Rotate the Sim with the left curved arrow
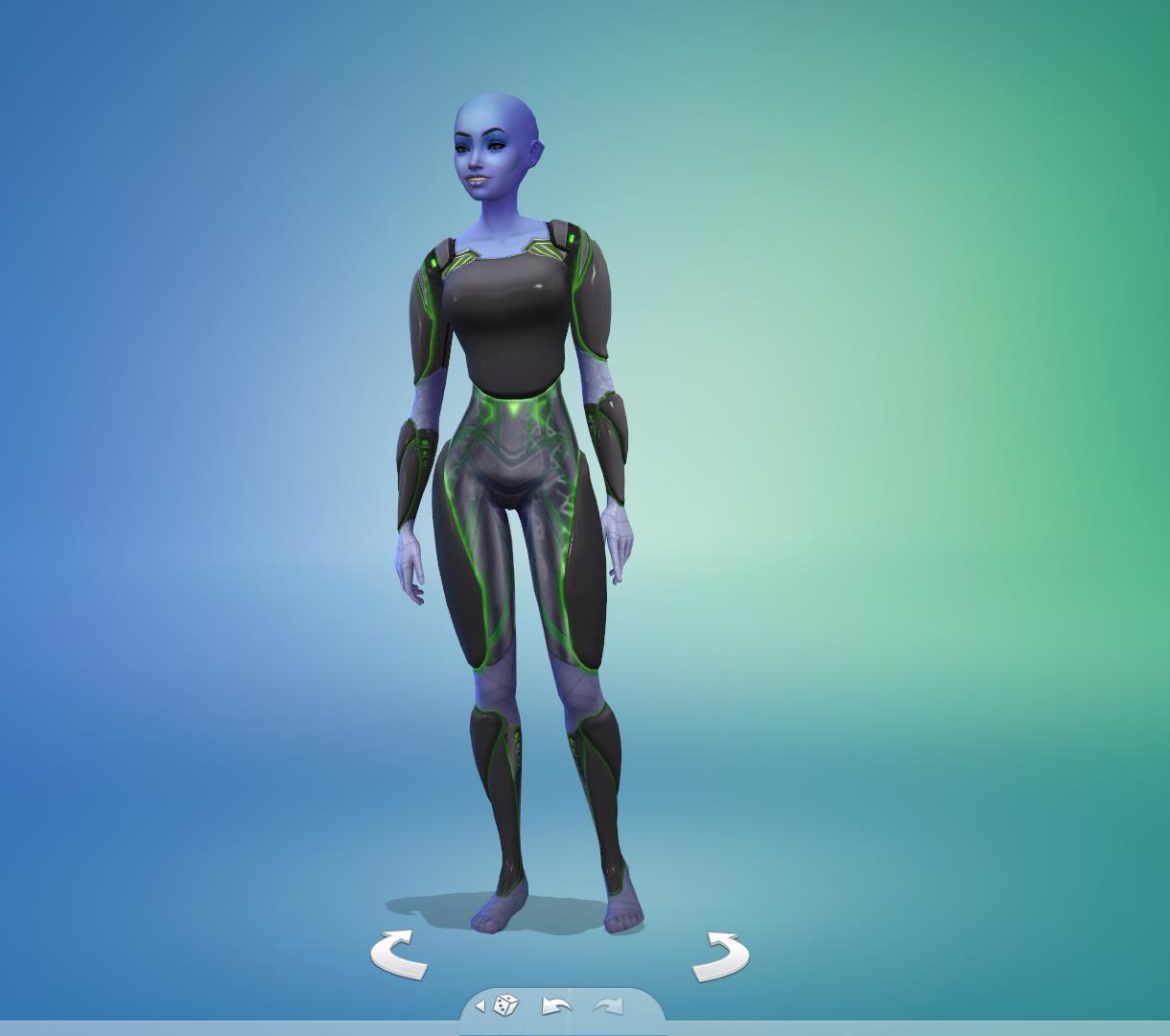This screenshot has width=1170, height=1036. tap(399, 954)
